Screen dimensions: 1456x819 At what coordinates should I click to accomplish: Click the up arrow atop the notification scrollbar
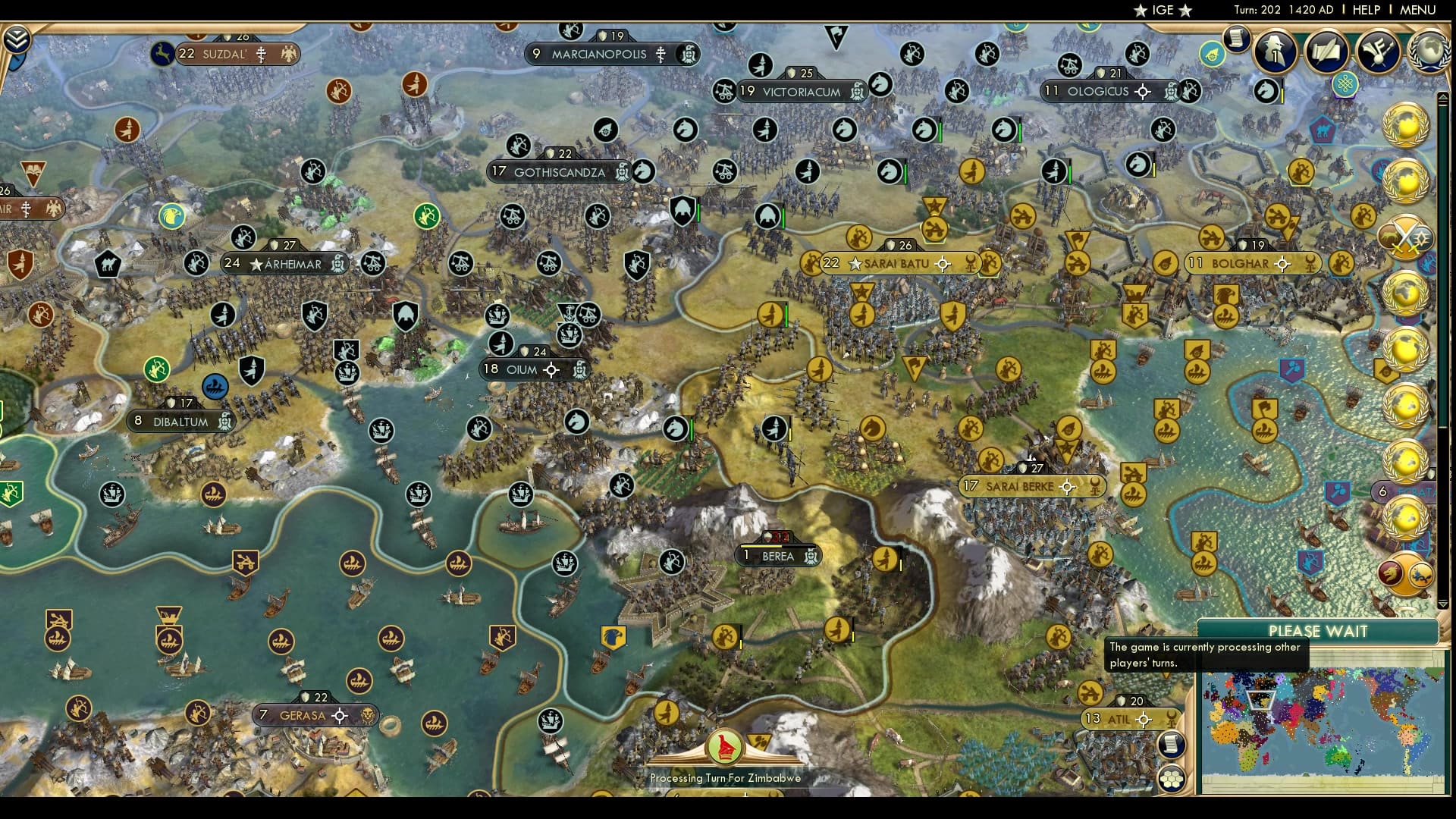1443,98
